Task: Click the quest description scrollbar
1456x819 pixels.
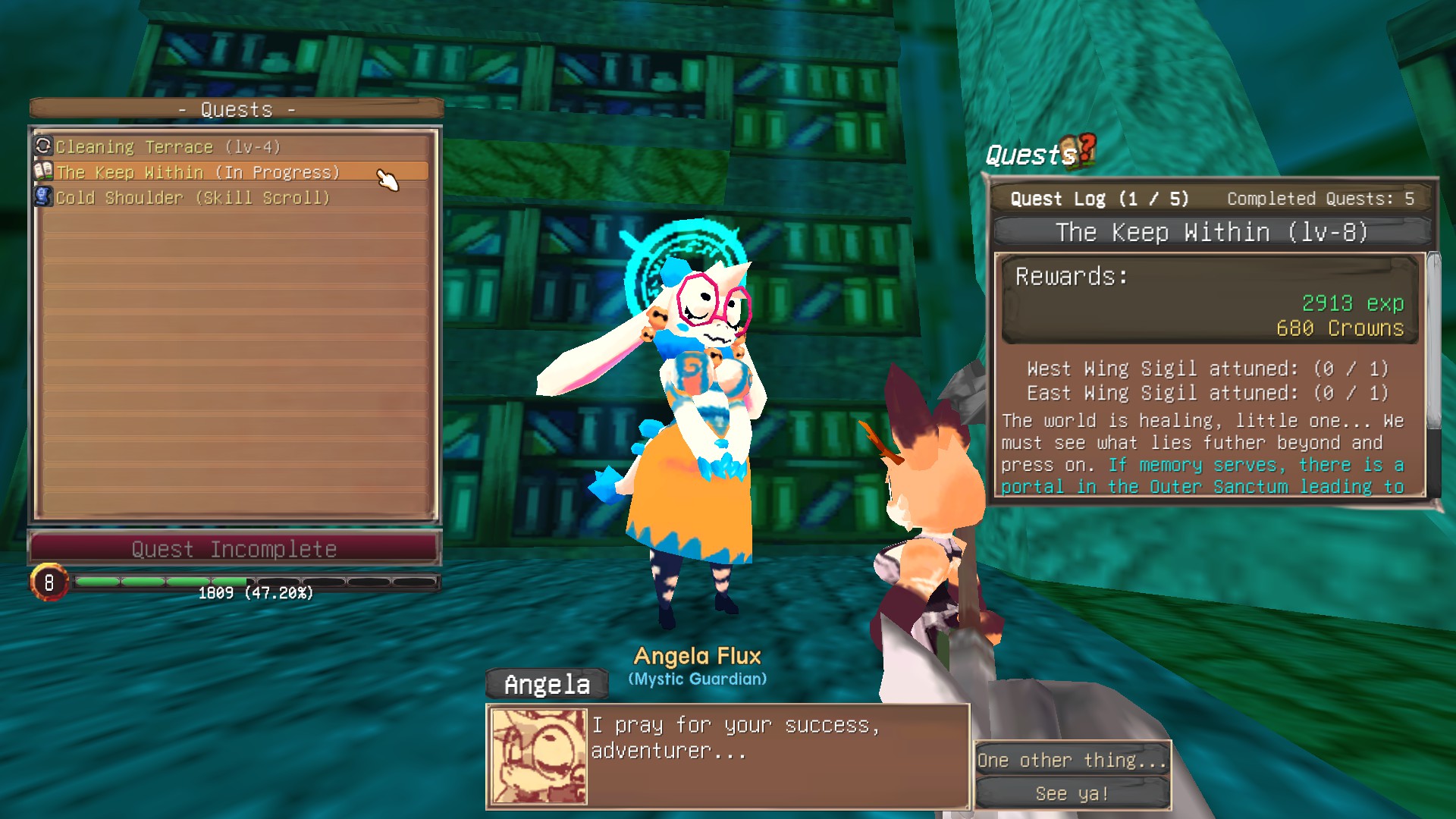Action: [x=1432, y=341]
